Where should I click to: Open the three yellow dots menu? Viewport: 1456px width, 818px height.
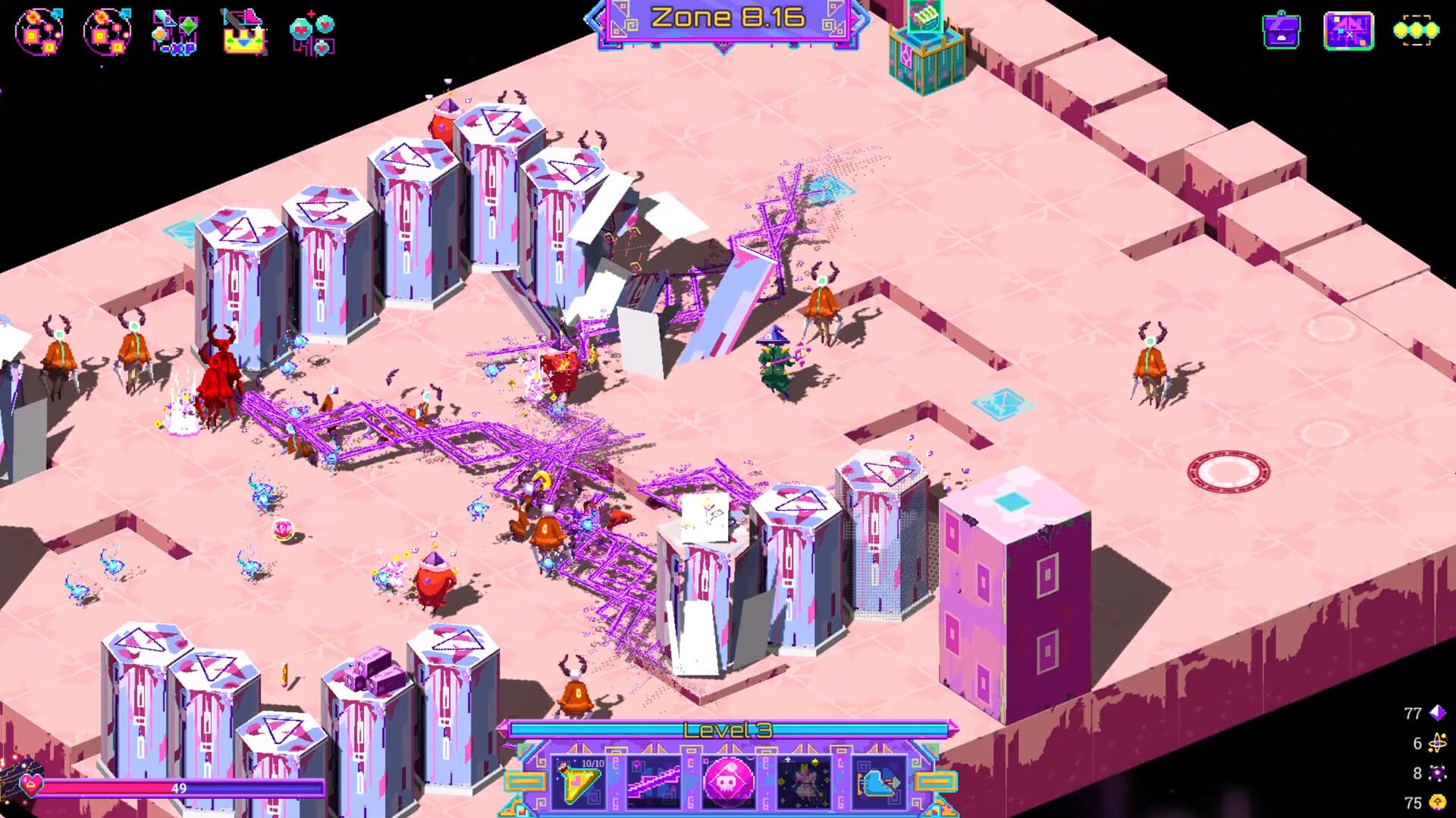tap(1415, 31)
